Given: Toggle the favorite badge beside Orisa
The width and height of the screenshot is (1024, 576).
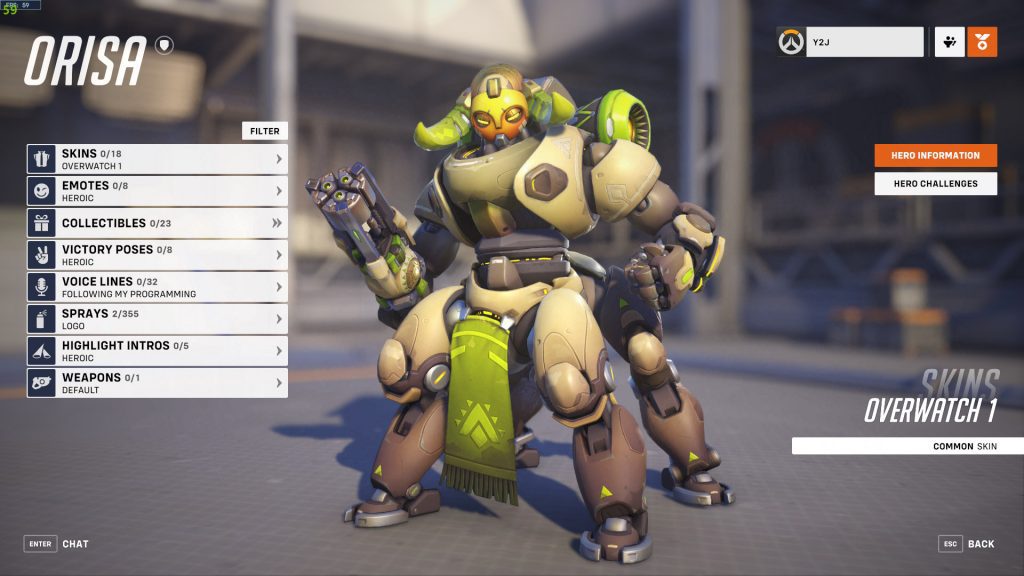Looking at the screenshot, I should point(164,45).
